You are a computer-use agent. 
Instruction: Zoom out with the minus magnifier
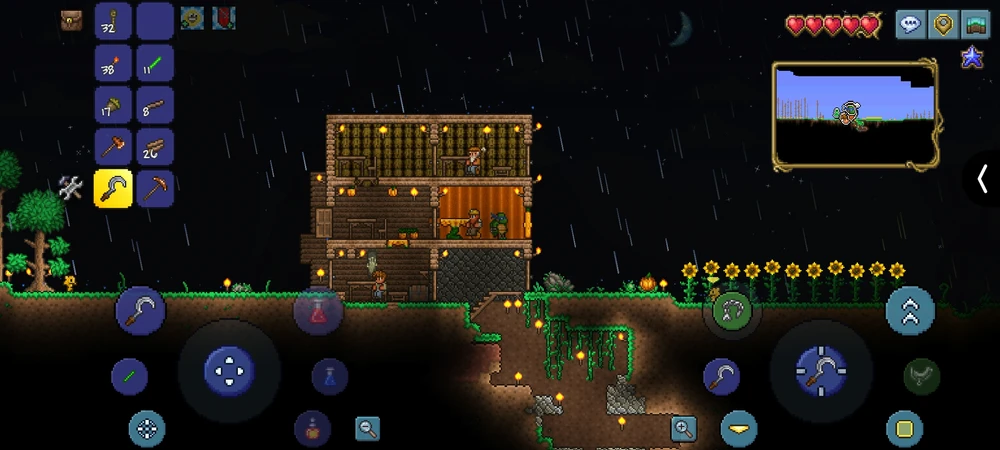click(368, 429)
